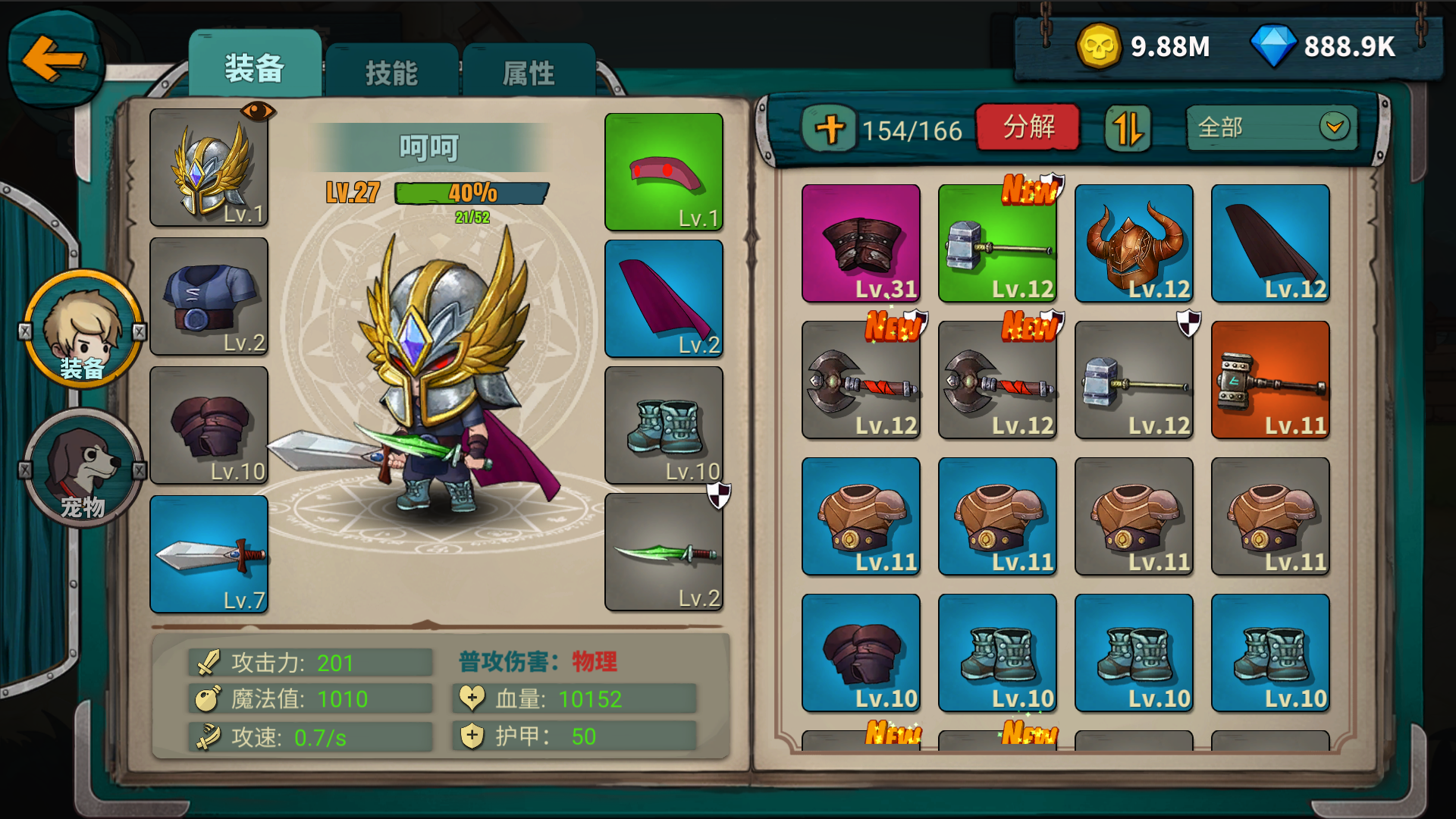Open the 属性 attributes tab

[x=529, y=73]
